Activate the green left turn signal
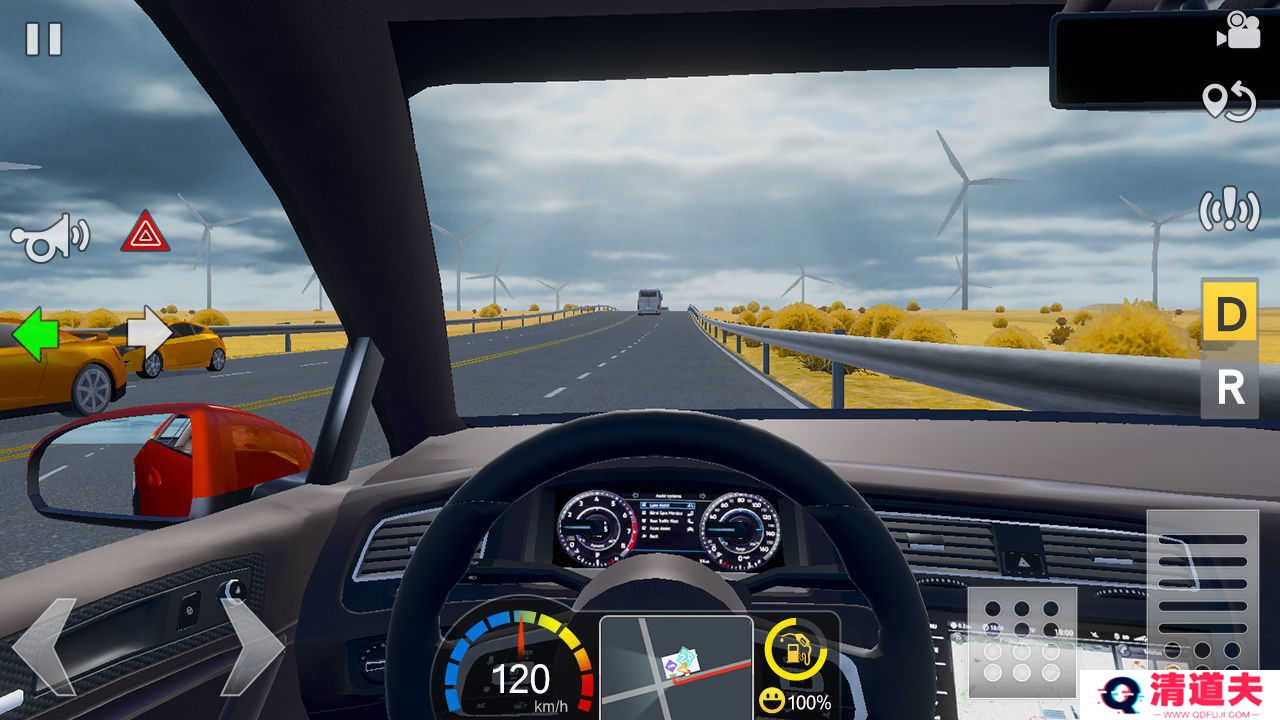This screenshot has height=720, width=1280. tap(34, 335)
